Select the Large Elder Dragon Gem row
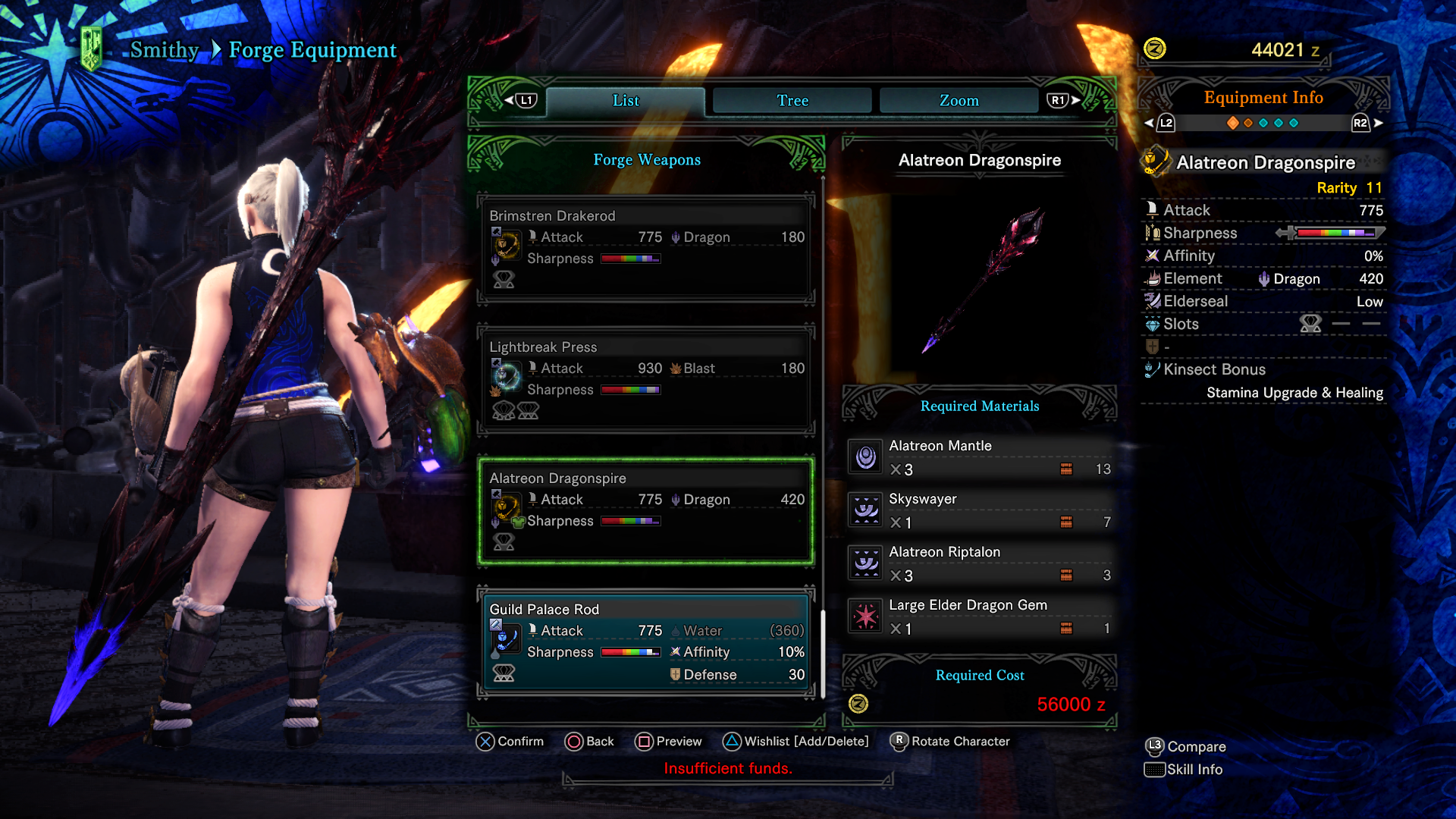Screen dimensions: 1456x819 [x=980, y=617]
